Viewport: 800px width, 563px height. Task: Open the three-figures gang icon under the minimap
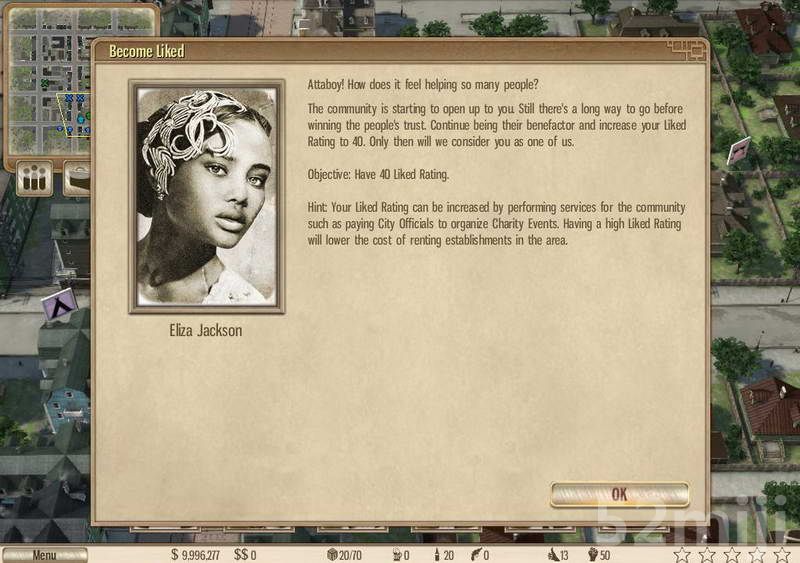tap(35, 180)
